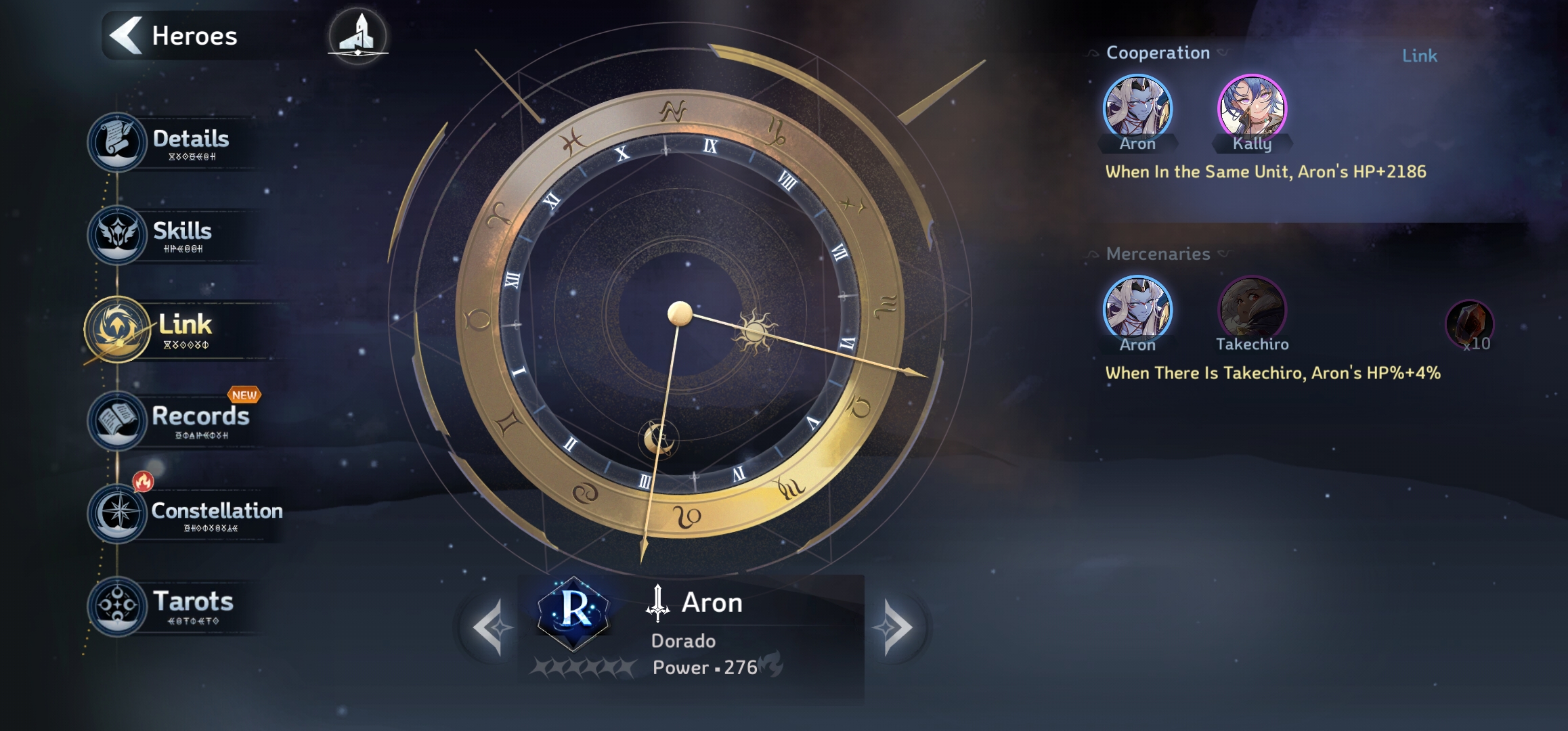Image resolution: width=1568 pixels, height=731 pixels.
Task: Click the Cooperation Link button
Action: [1419, 56]
